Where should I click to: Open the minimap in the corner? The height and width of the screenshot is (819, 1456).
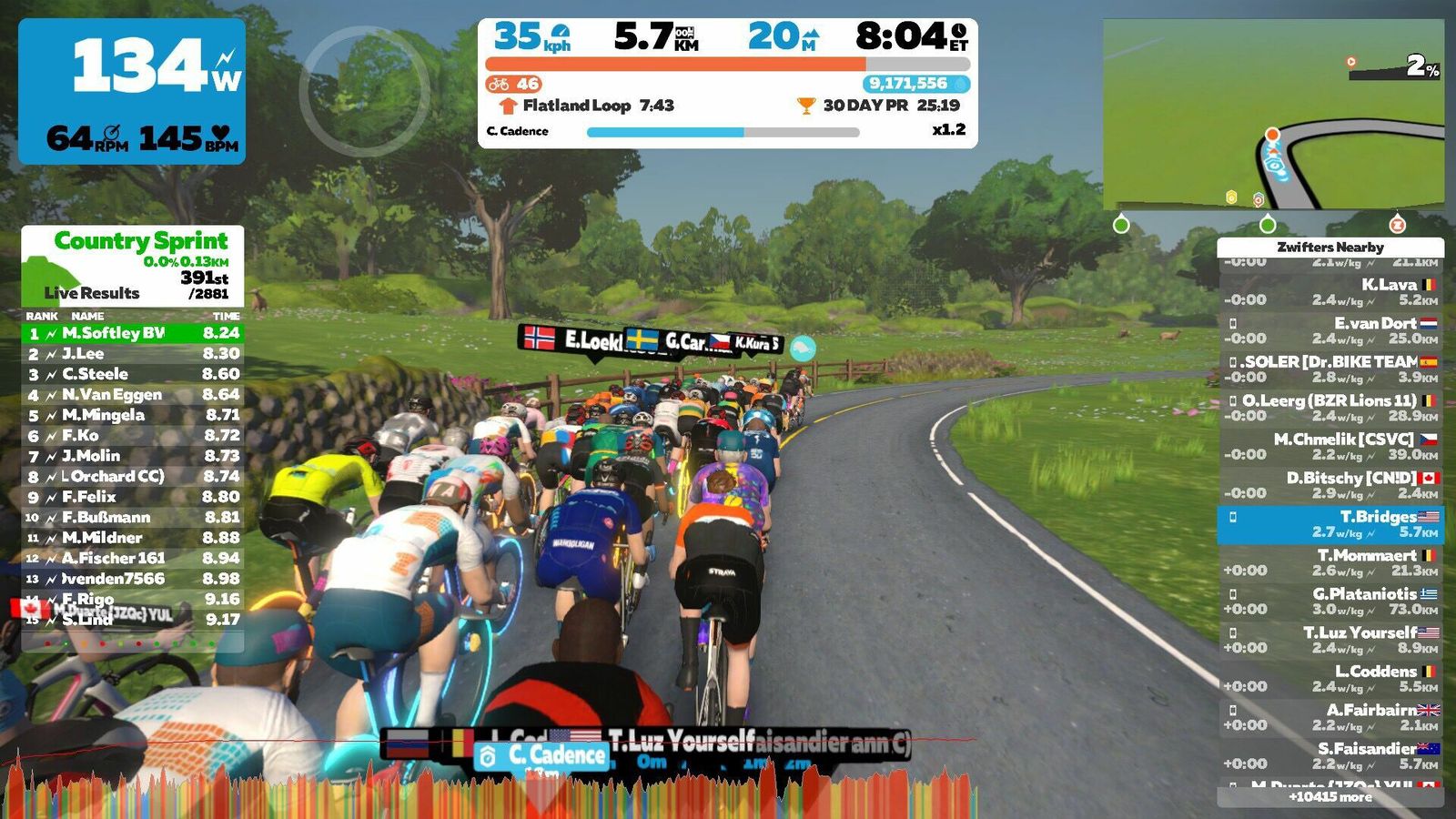(1273, 115)
